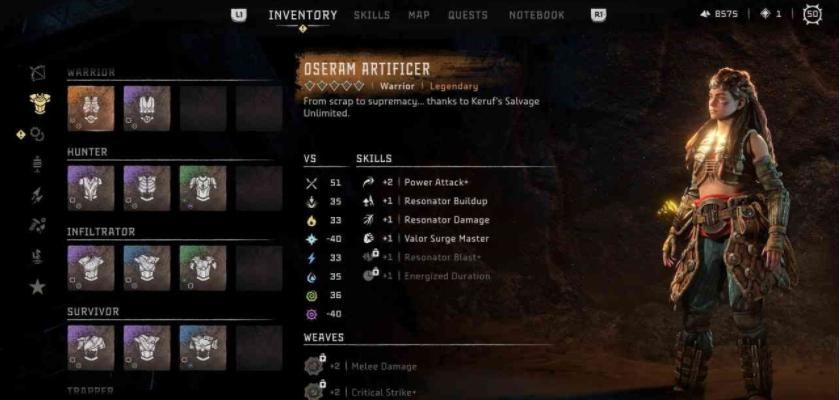Select the Inventory tab
This screenshot has width=840, height=400.
pyautogui.click(x=302, y=15)
